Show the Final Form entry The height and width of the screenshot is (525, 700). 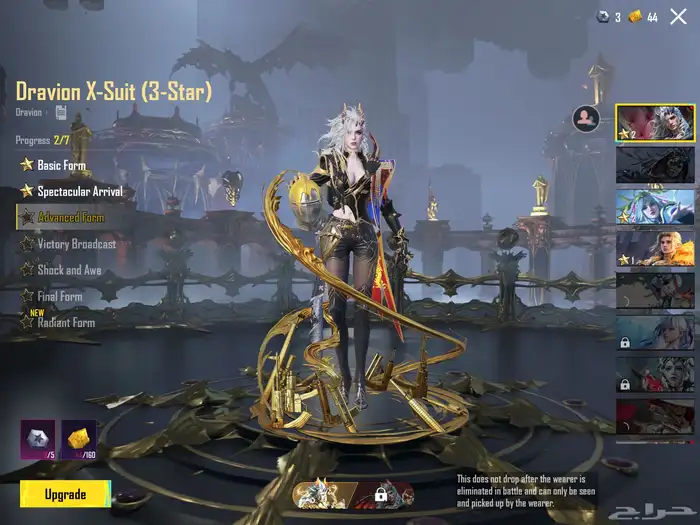tap(59, 296)
